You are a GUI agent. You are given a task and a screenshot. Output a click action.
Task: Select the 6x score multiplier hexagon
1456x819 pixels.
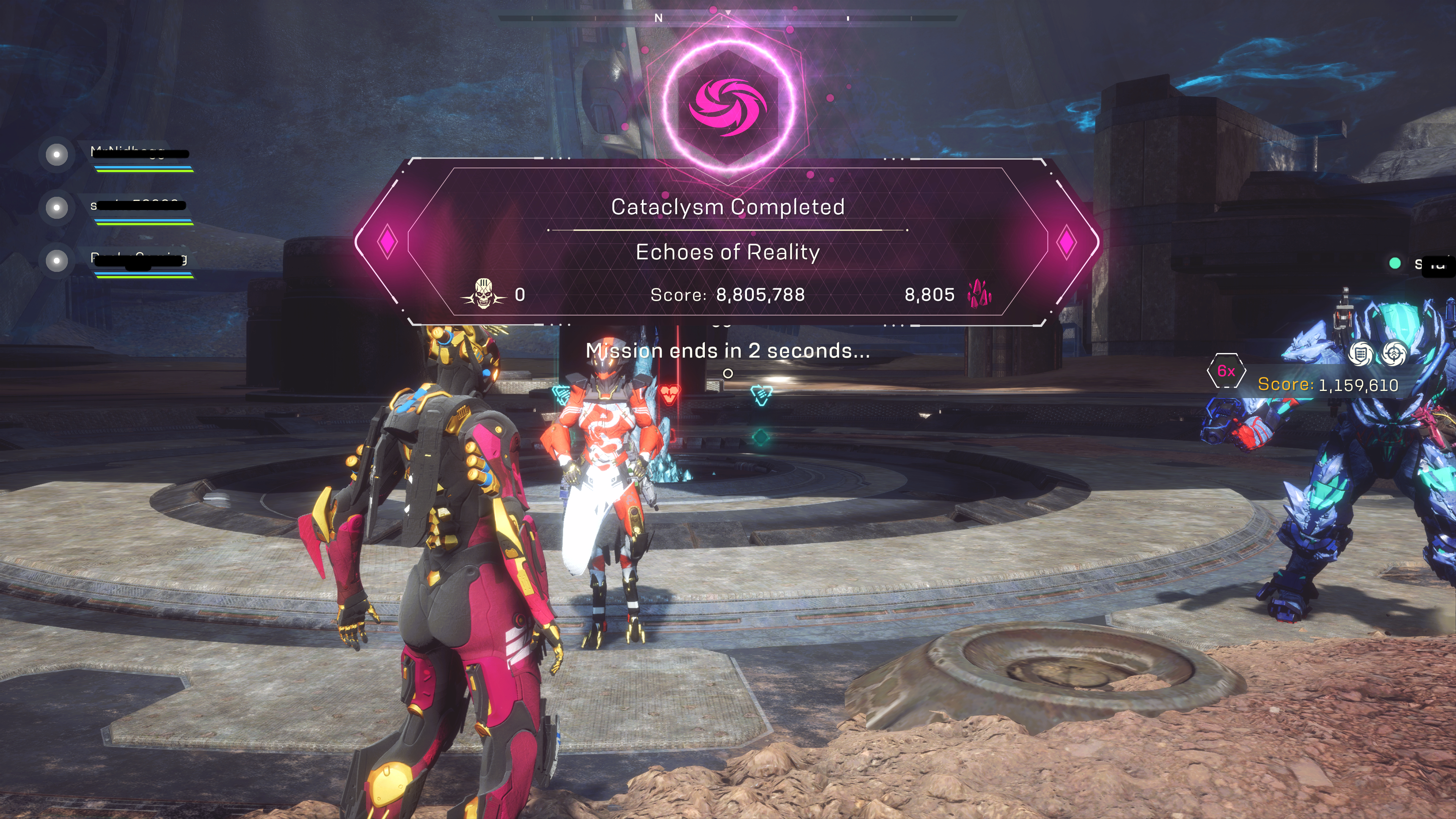coord(1225,371)
